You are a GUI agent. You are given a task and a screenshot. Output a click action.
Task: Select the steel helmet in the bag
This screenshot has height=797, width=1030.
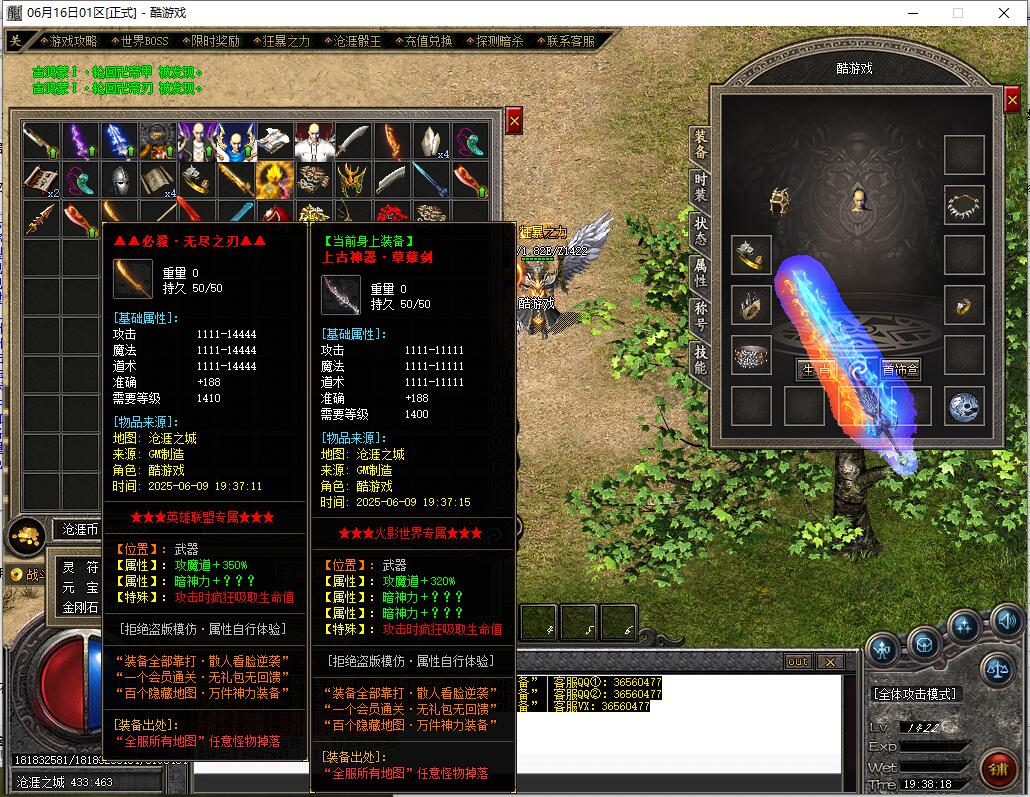point(120,180)
